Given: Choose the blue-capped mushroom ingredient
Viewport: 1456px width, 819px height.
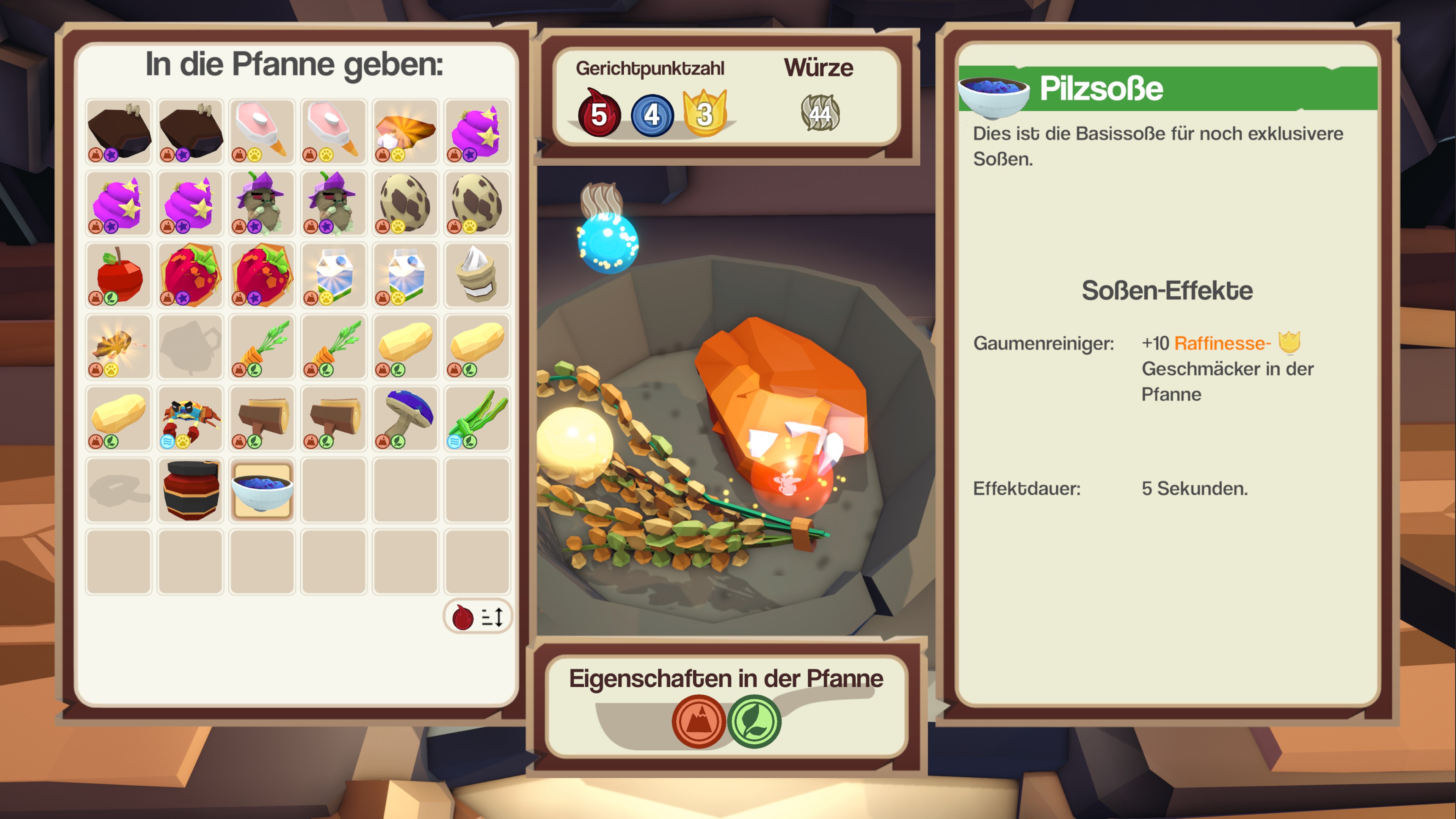Looking at the screenshot, I should click(406, 419).
